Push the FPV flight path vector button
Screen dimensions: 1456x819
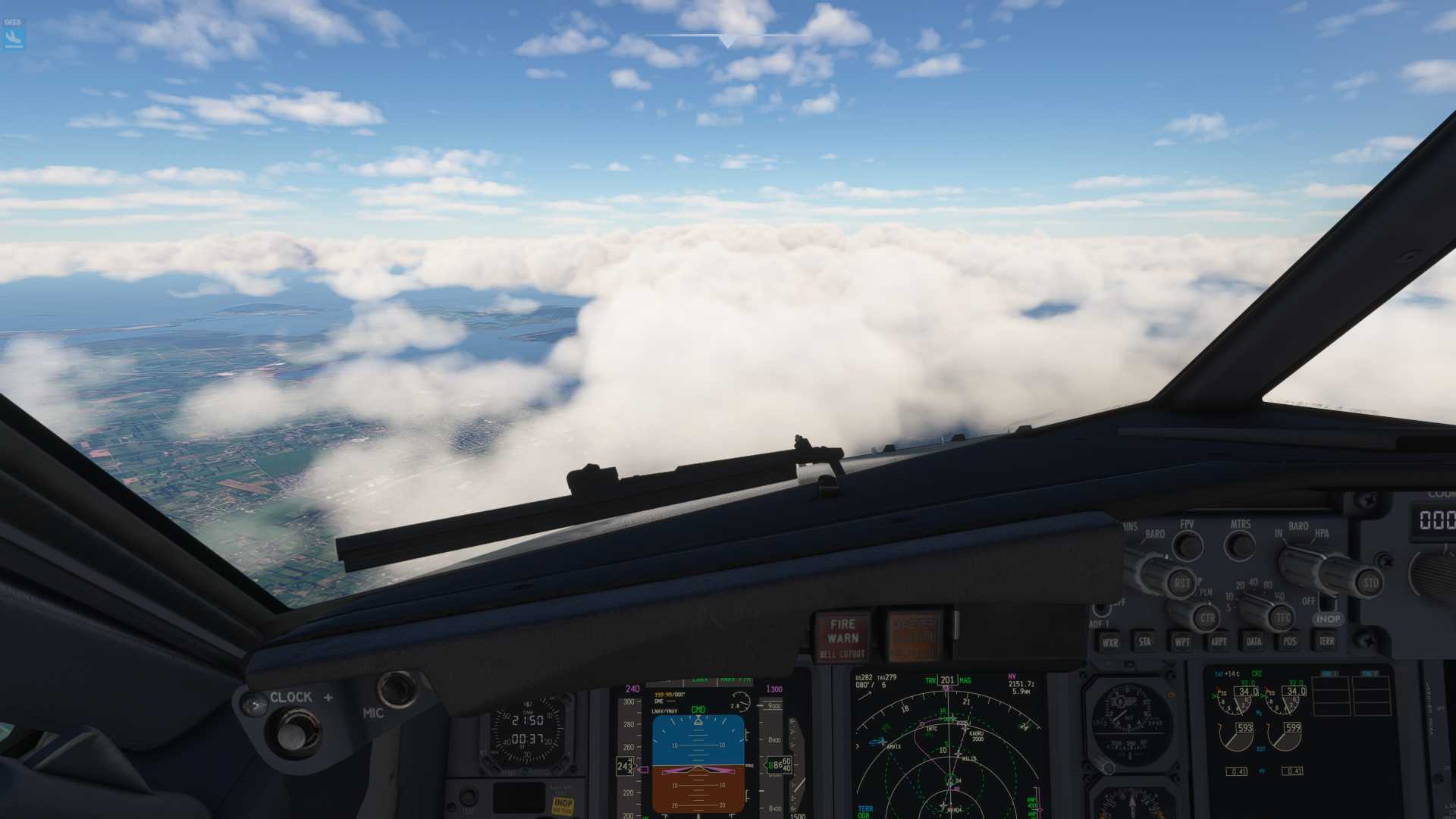point(1188,545)
